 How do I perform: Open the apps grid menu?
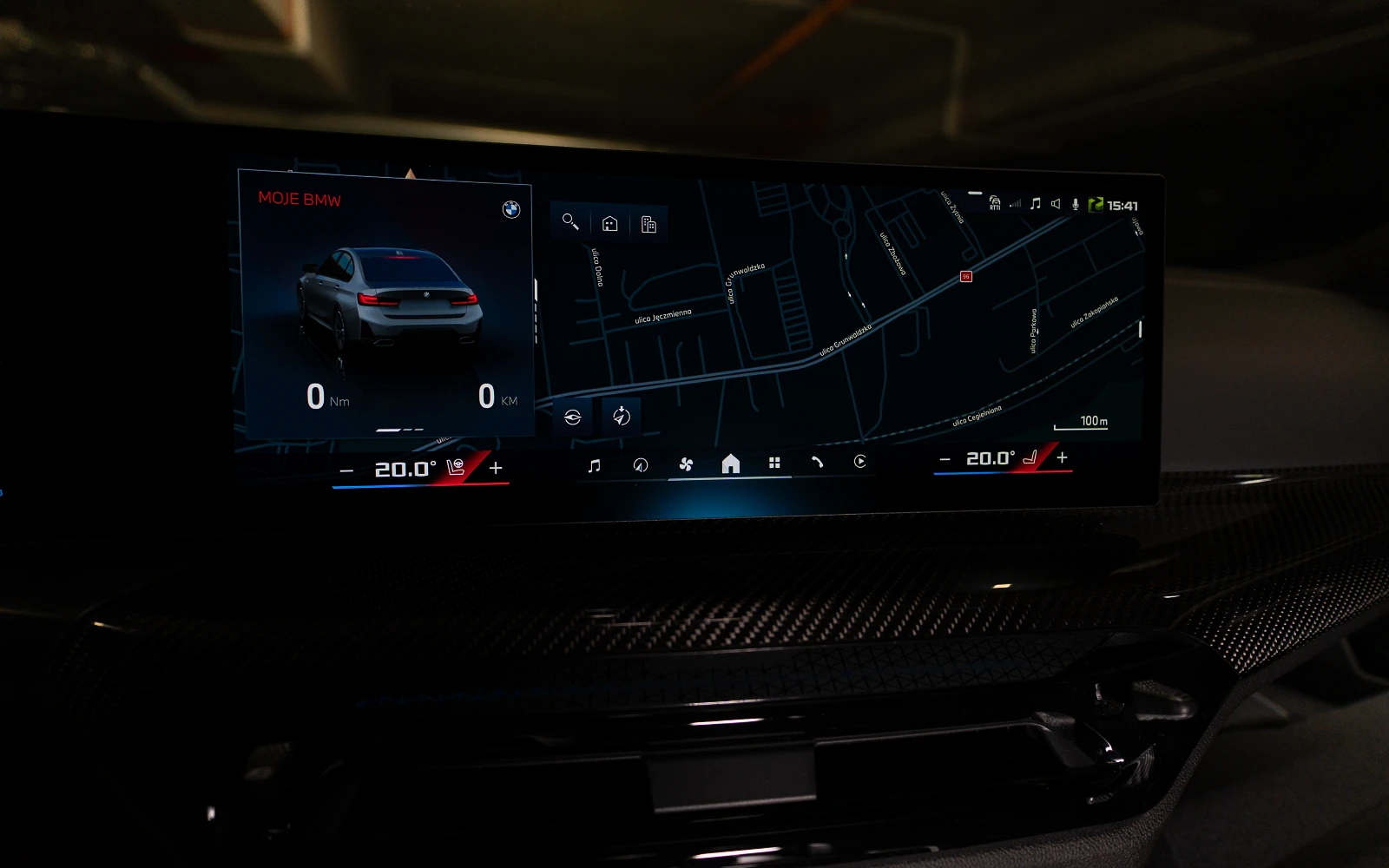774,463
